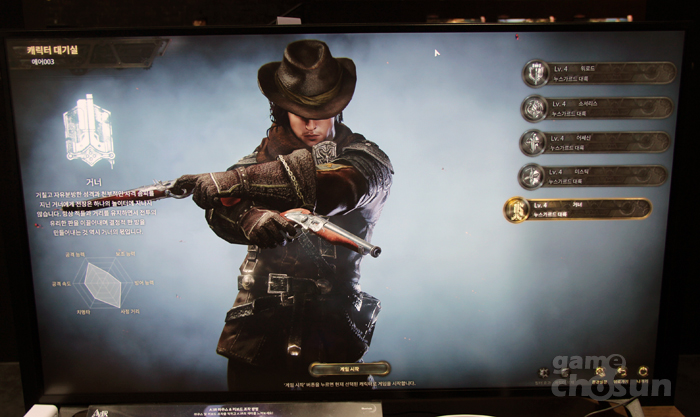The height and width of the screenshot is (417, 700).
Task: Select the Lv. 4 미스틱 (Mystic) character
Action: (596, 176)
